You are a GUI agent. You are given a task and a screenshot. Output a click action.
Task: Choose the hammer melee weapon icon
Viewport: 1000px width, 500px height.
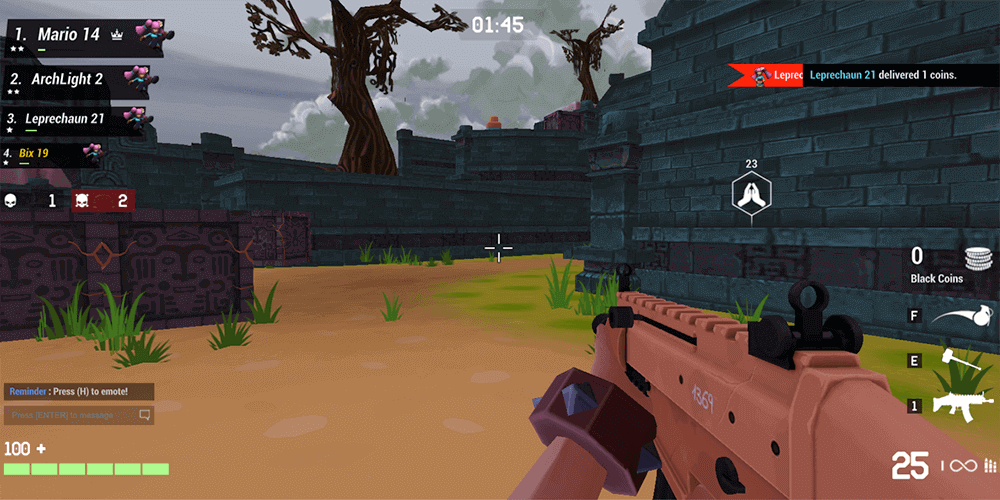959,361
